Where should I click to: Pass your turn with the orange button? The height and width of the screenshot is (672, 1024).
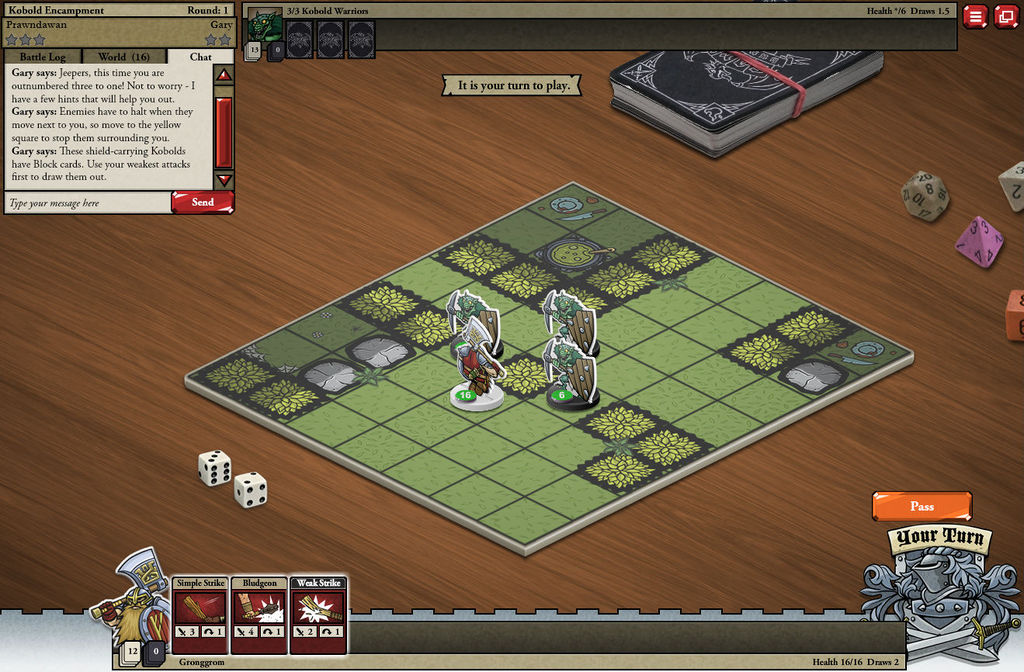921,506
